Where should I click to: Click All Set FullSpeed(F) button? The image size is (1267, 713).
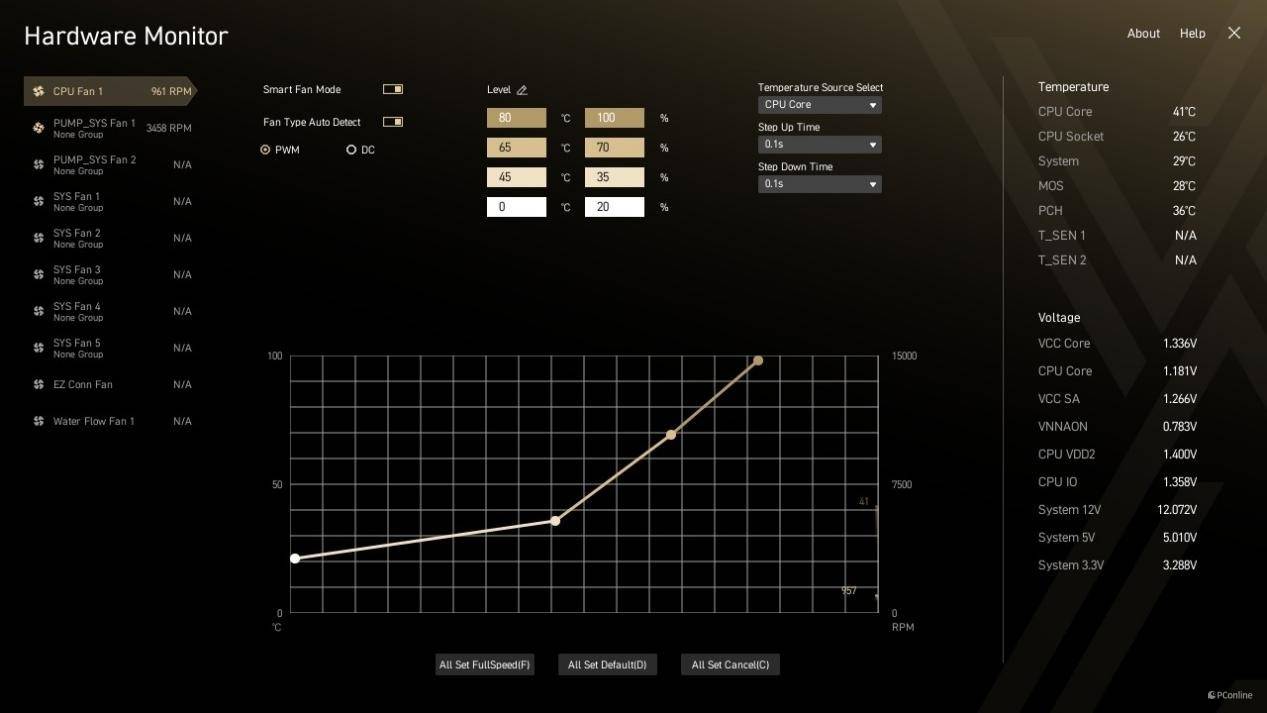pyautogui.click(x=485, y=665)
